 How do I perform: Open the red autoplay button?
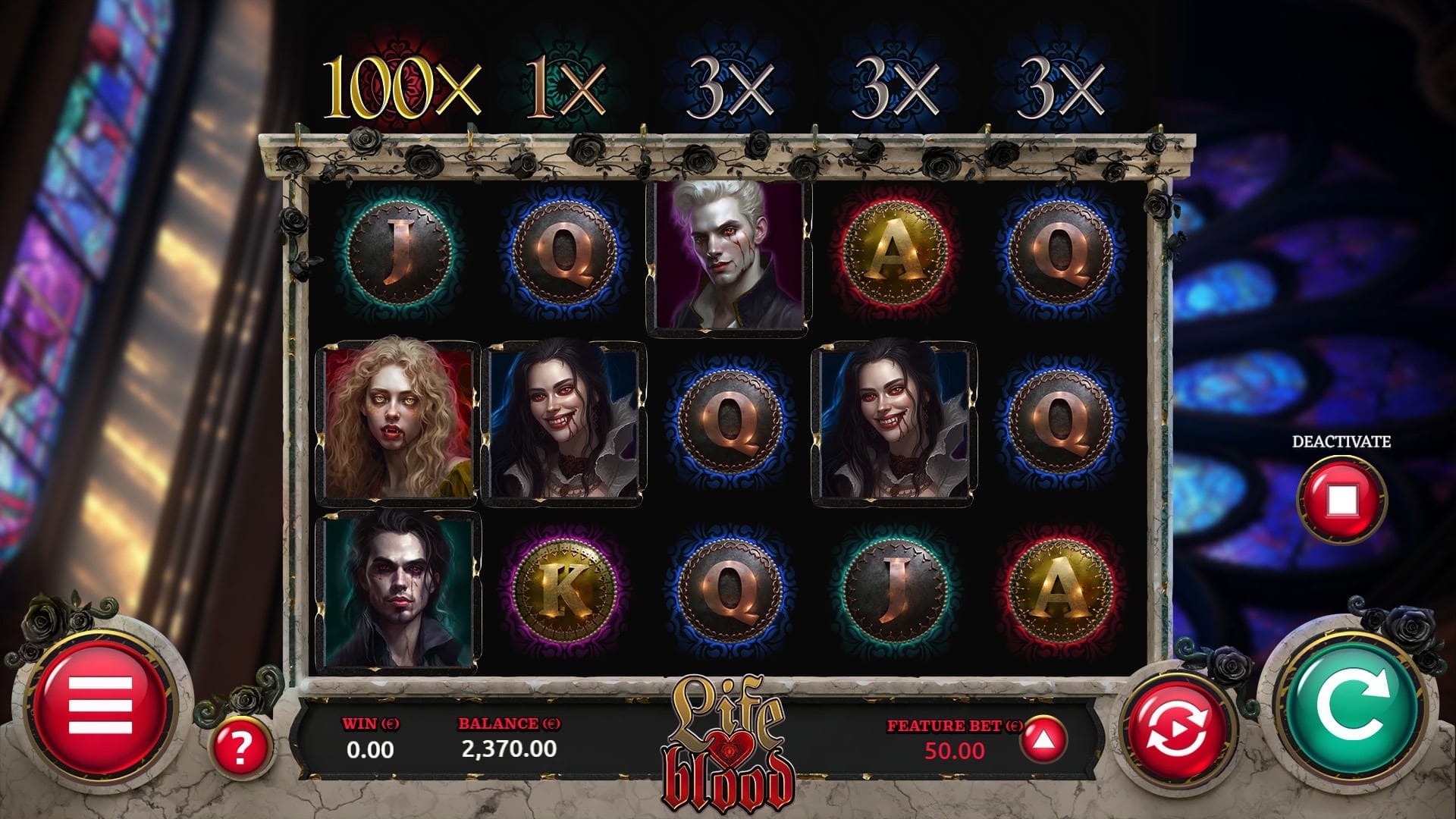click(1179, 733)
